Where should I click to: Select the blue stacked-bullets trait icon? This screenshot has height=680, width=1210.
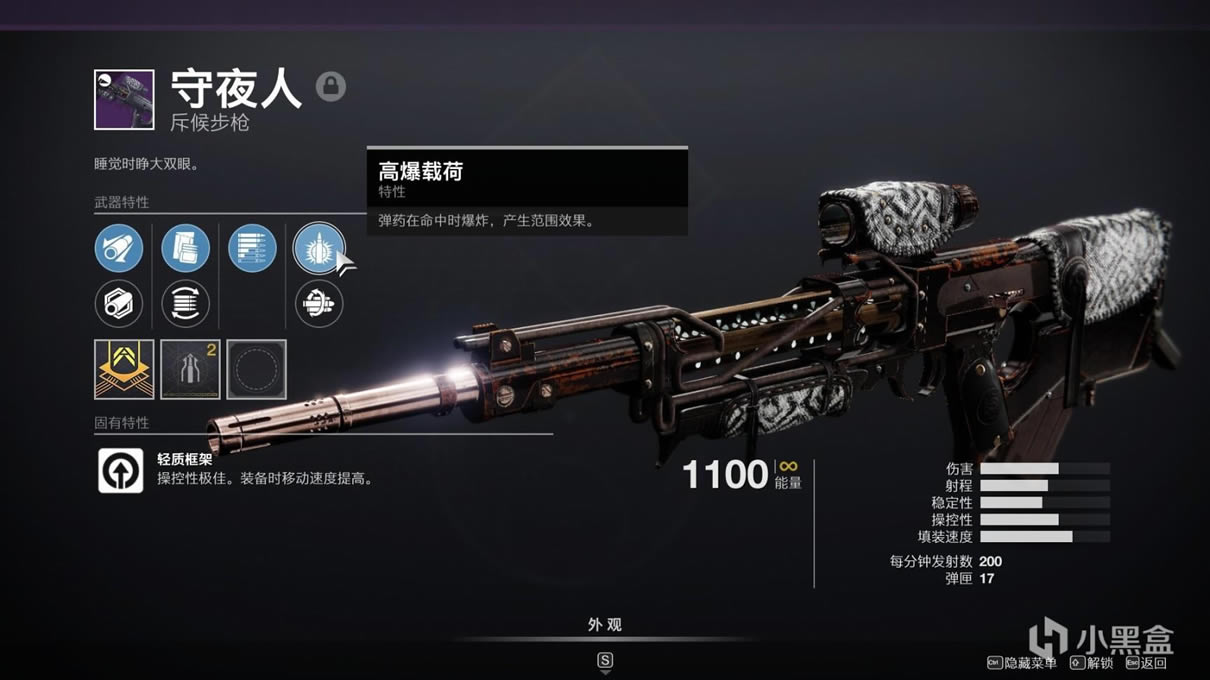252,249
